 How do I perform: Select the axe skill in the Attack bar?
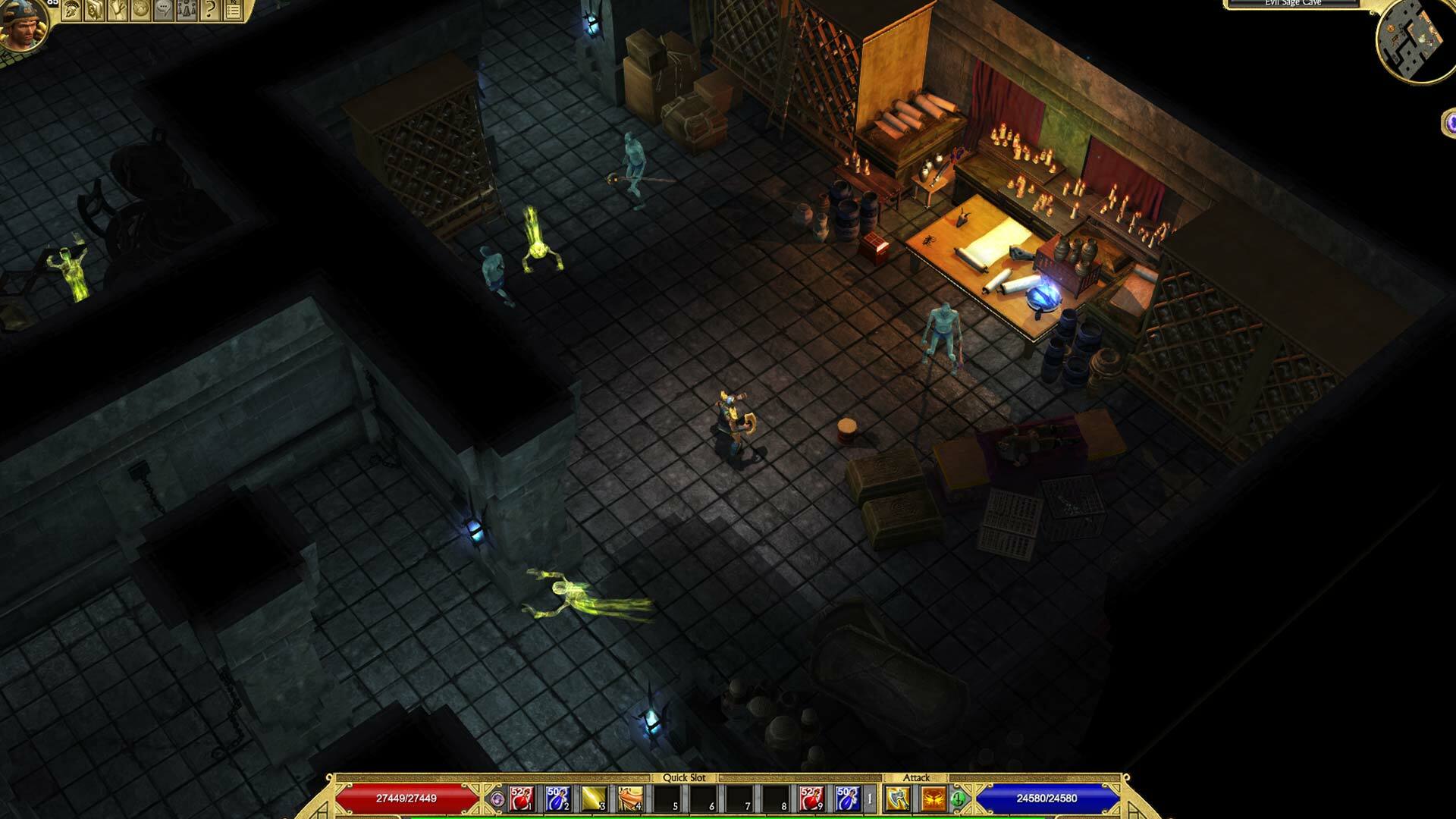click(x=896, y=800)
